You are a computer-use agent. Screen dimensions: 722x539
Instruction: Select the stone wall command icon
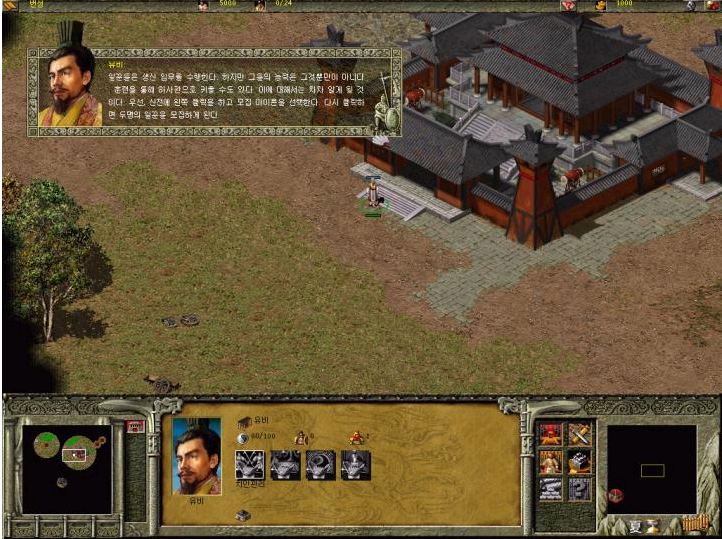coord(552,488)
